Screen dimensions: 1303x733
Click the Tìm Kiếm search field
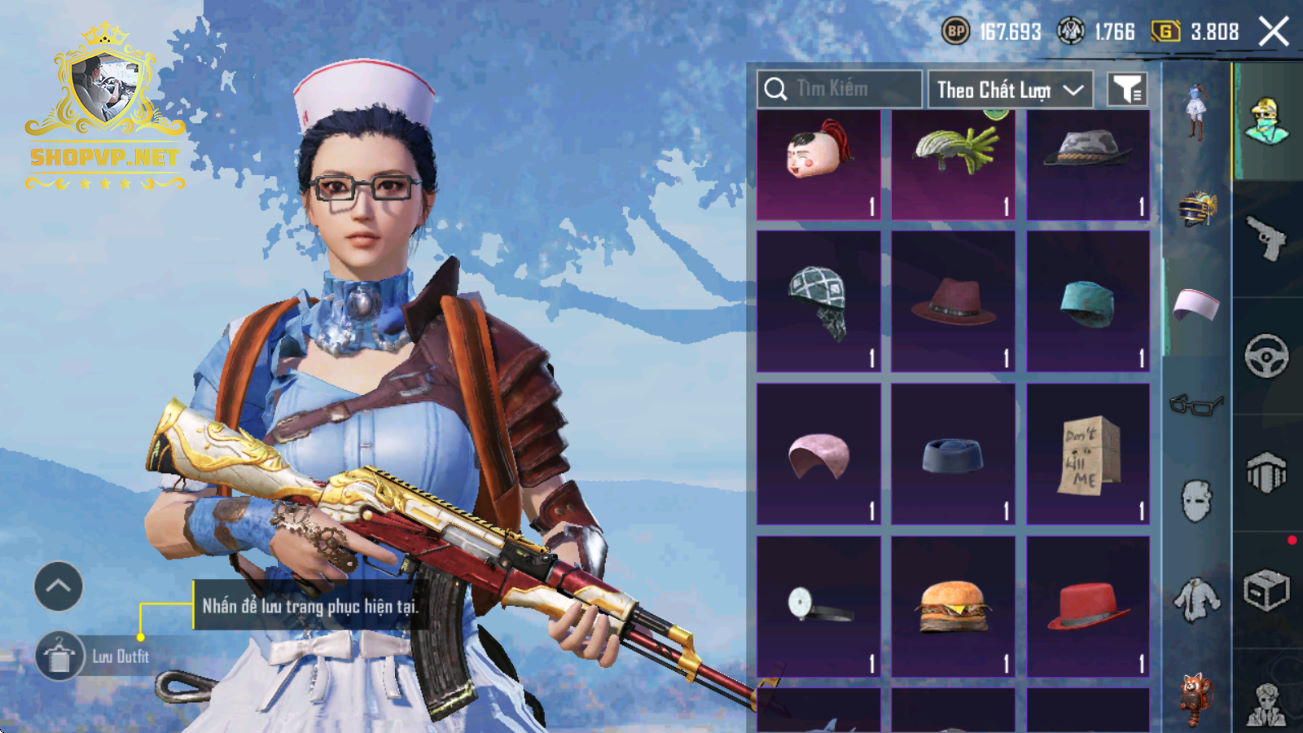coord(840,89)
